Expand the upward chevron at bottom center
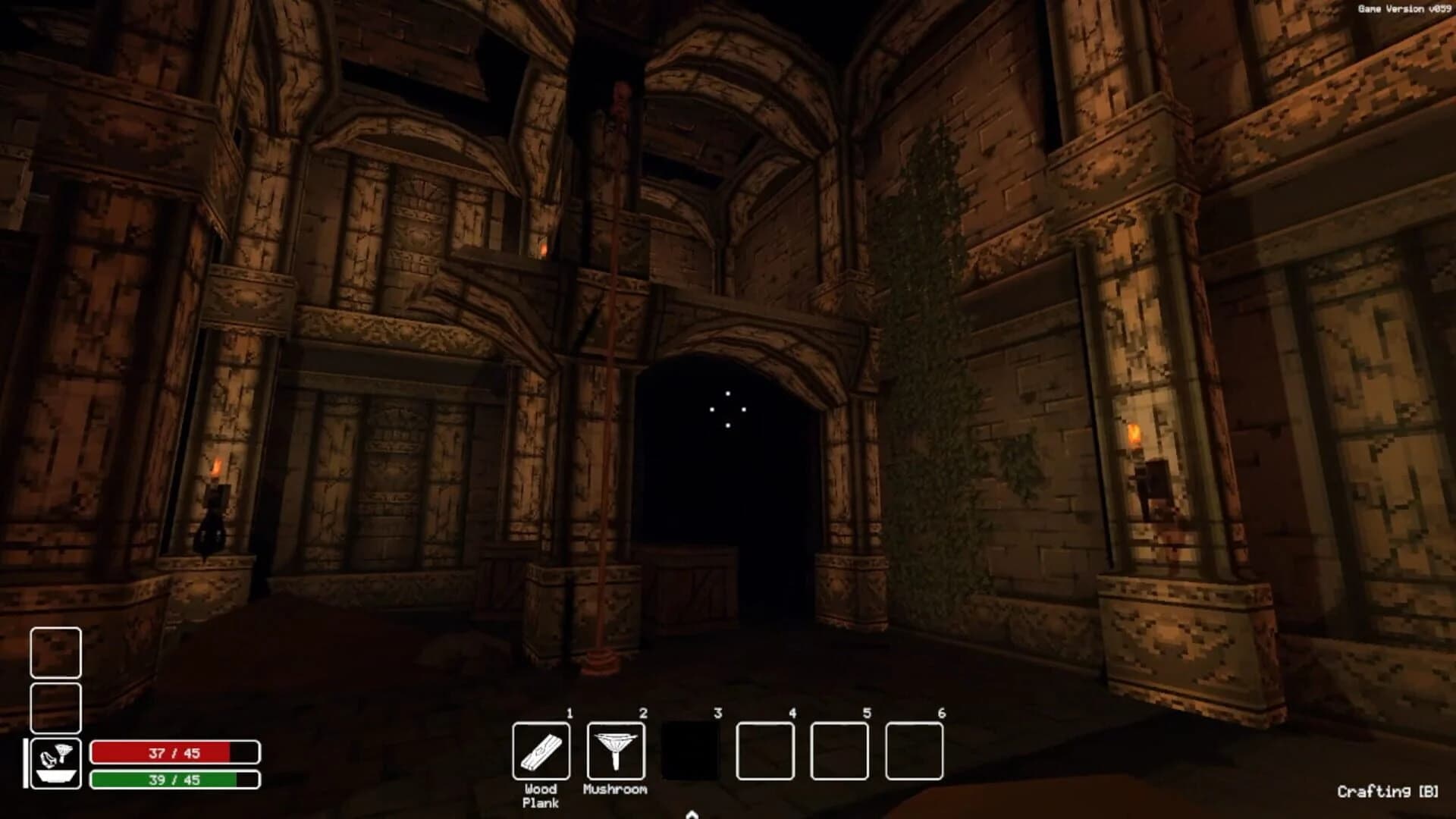 [x=692, y=813]
